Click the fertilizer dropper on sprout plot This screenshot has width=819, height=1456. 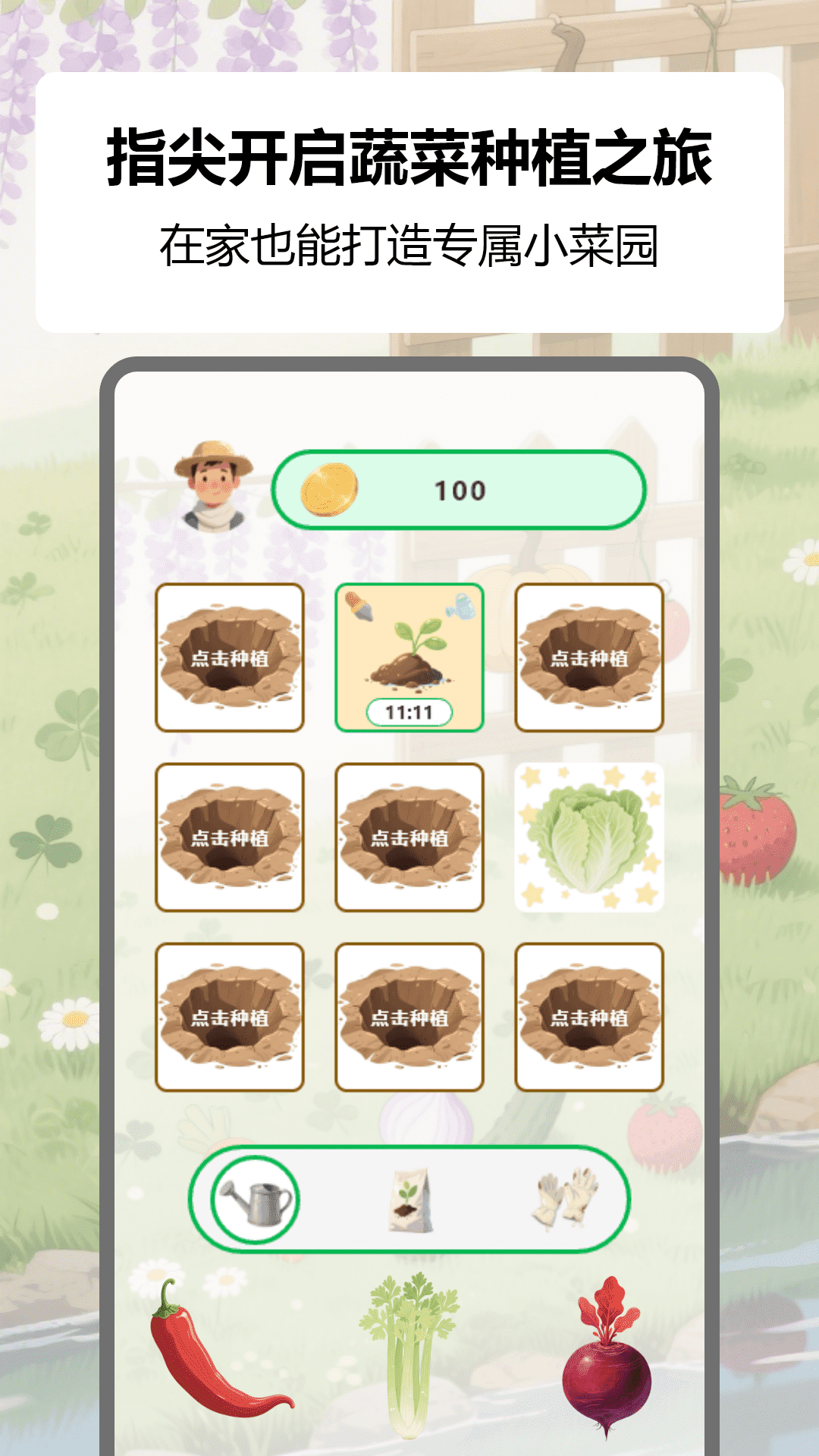(x=358, y=607)
